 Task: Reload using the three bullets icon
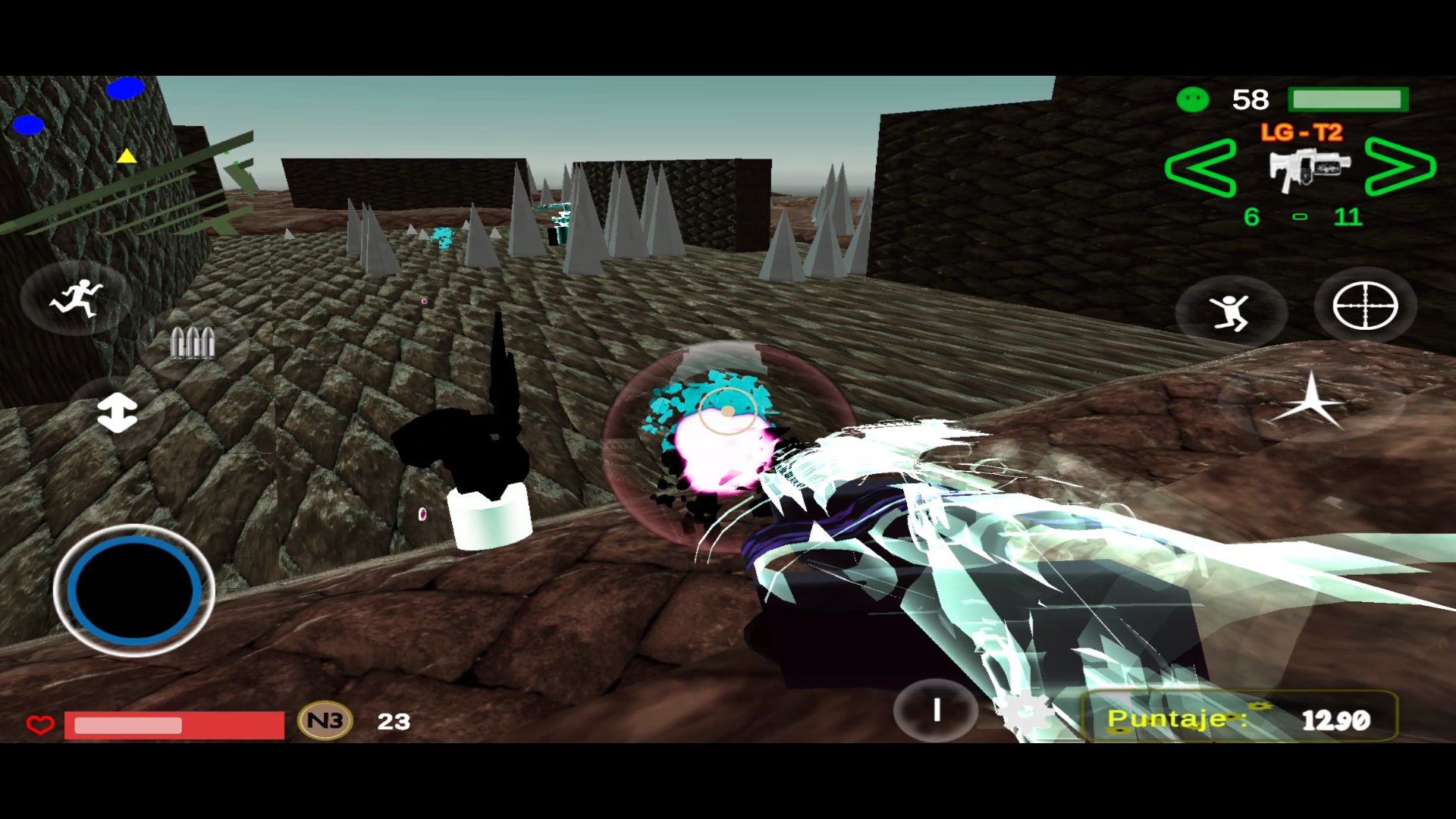click(193, 344)
